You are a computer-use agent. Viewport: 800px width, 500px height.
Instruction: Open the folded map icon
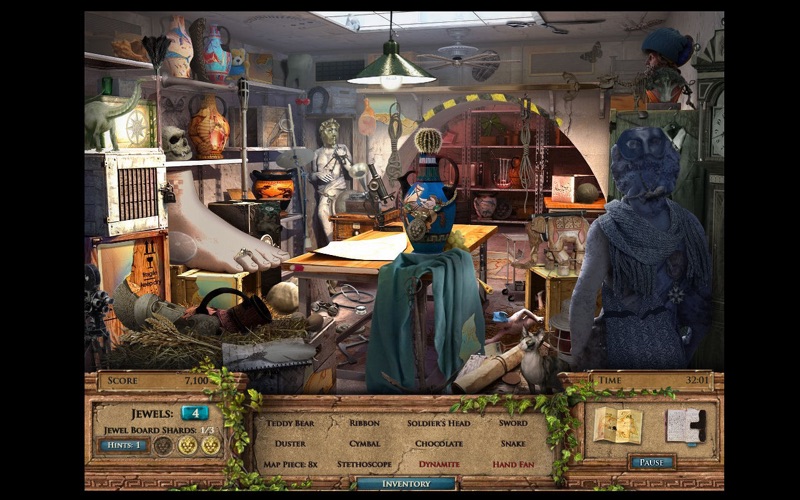(617, 424)
